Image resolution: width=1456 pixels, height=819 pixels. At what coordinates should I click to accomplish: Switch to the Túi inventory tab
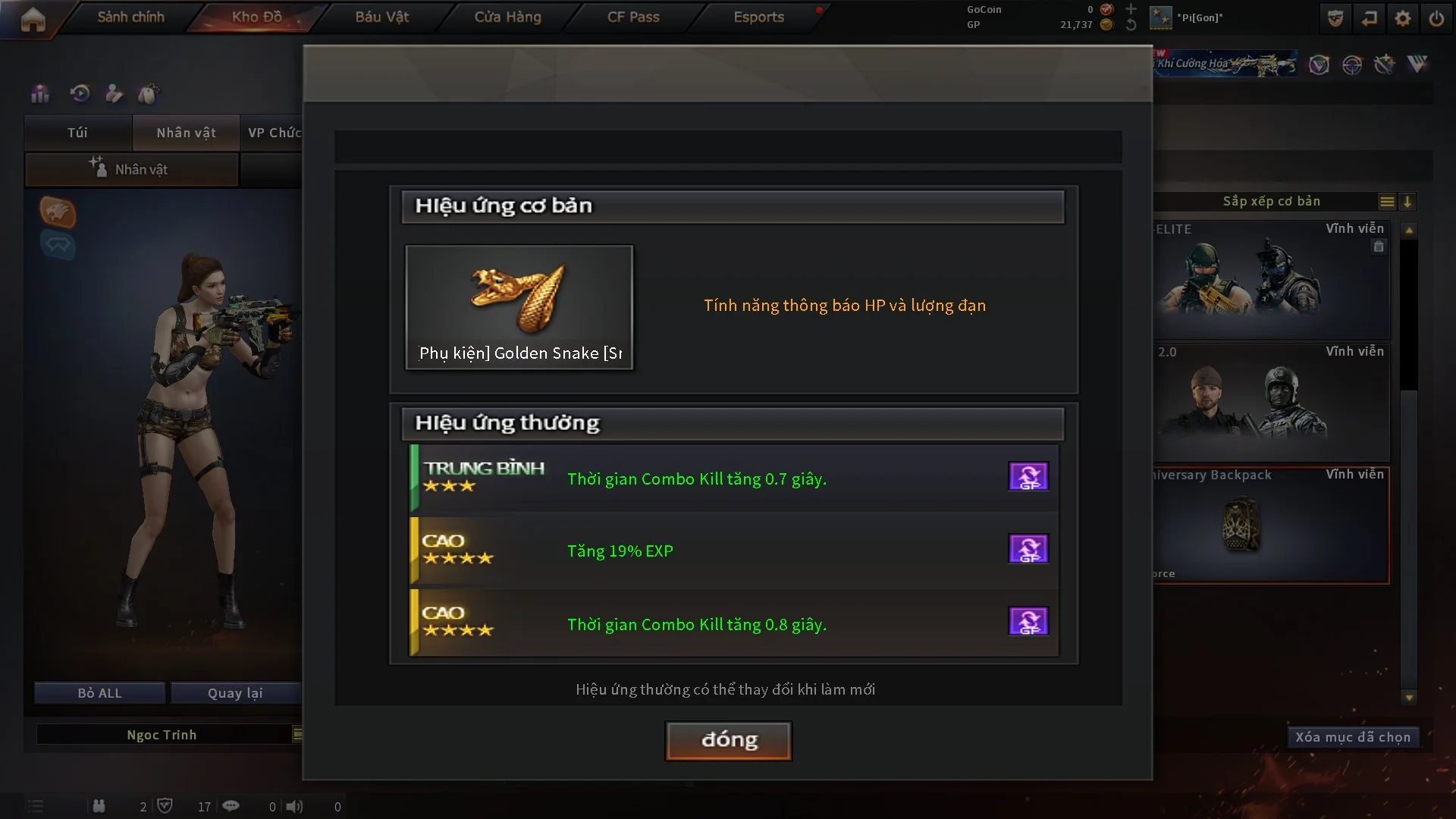pos(77,133)
